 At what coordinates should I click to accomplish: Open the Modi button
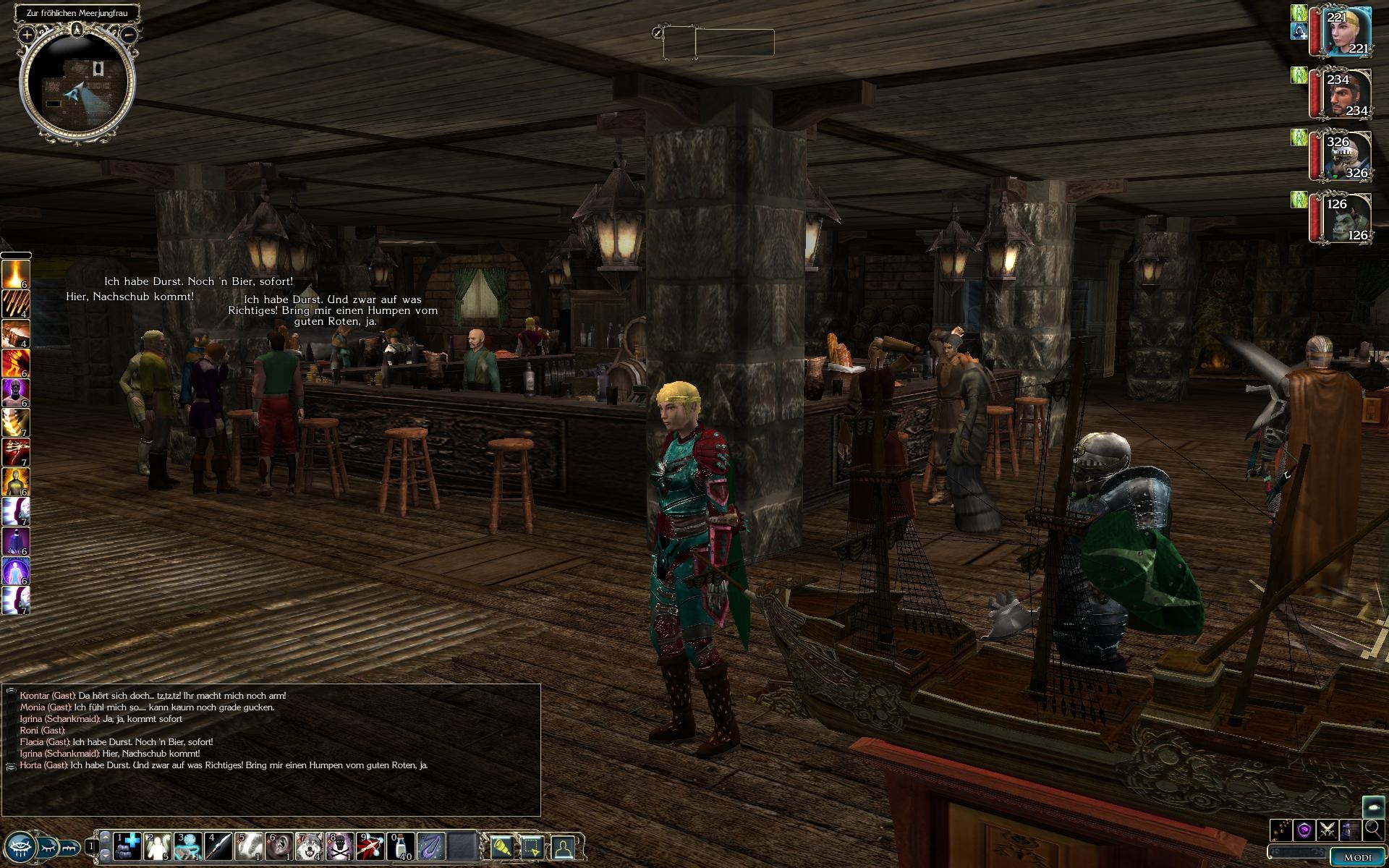[x=1356, y=857]
